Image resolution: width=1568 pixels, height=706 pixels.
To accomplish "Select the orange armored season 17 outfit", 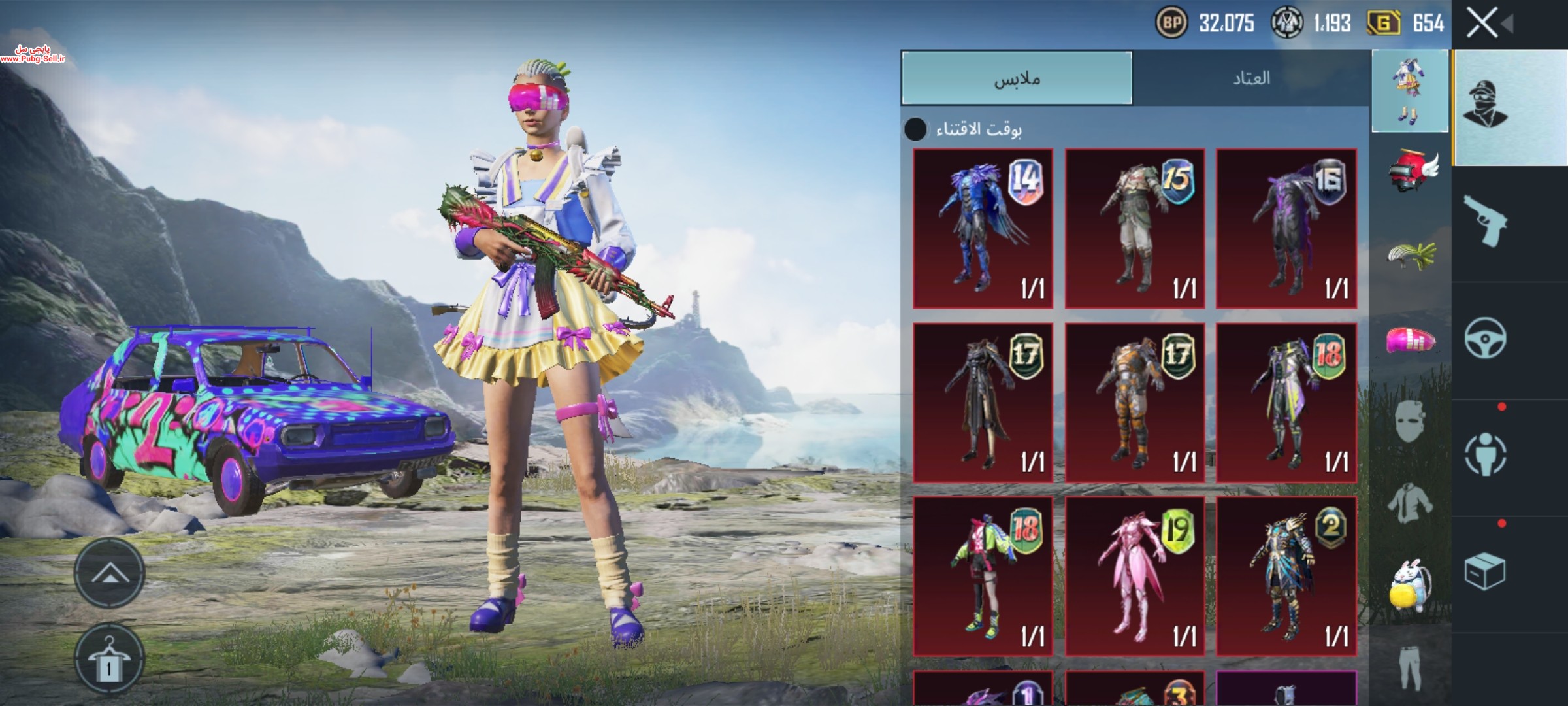I will (x=1135, y=402).
